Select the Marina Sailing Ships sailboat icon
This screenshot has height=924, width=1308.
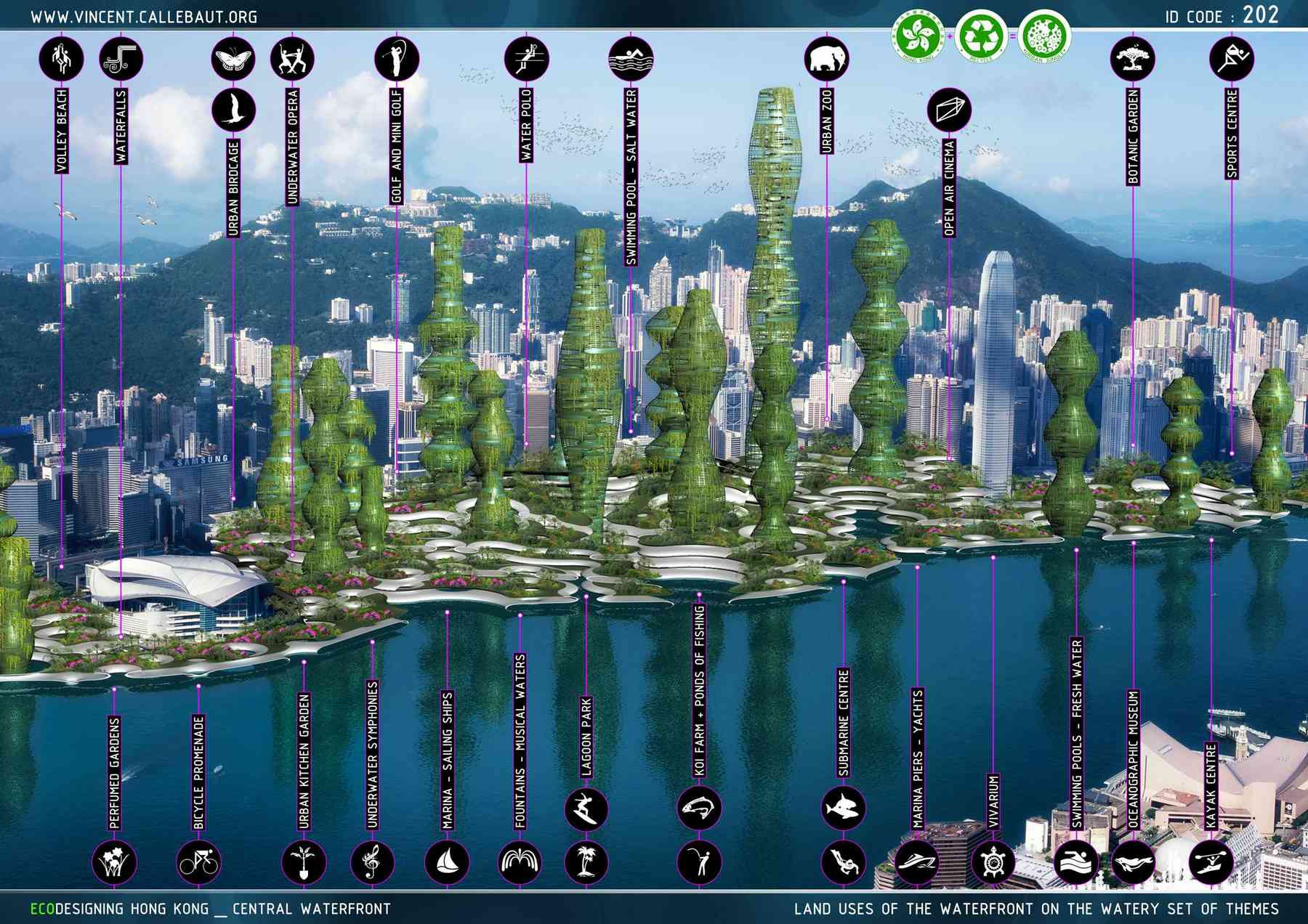point(447,862)
